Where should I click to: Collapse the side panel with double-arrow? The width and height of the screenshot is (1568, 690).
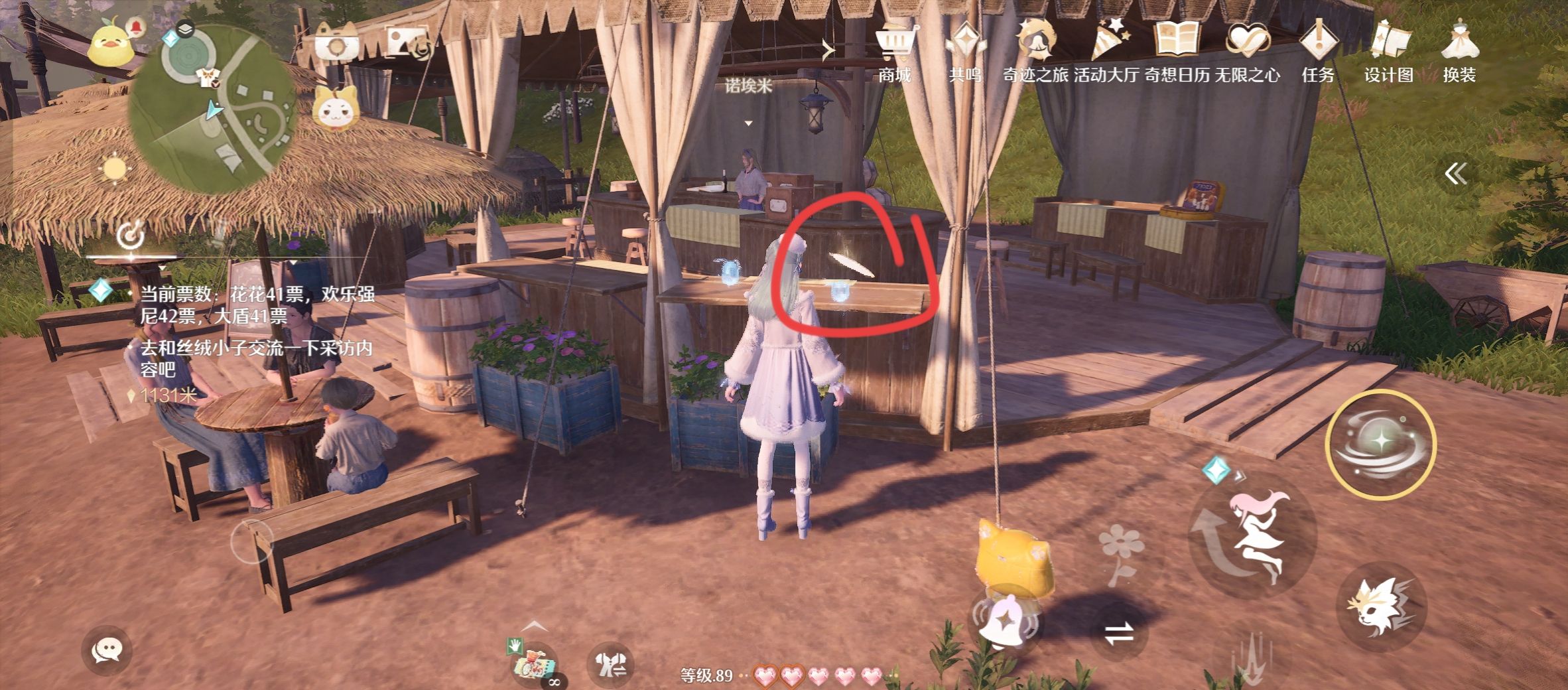1455,174
